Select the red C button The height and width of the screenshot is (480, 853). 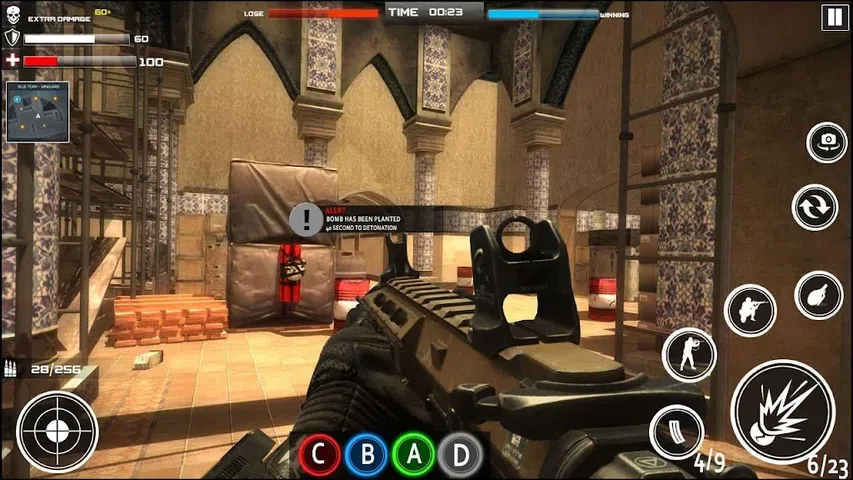319,455
